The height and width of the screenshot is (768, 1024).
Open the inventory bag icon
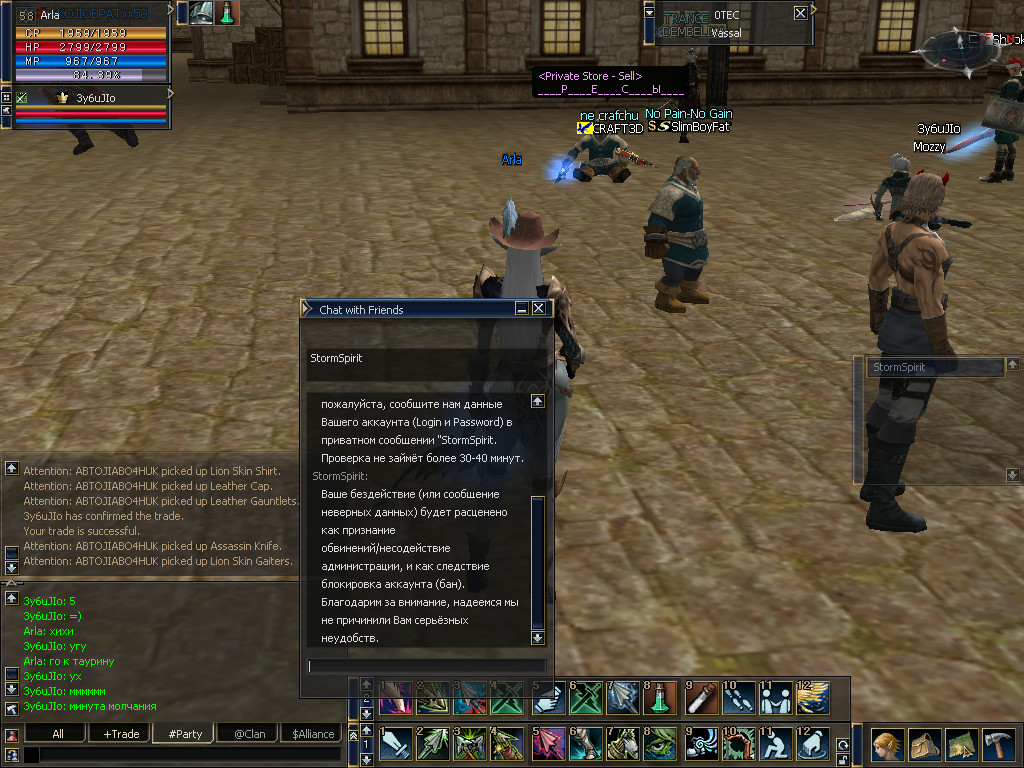click(925, 746)
